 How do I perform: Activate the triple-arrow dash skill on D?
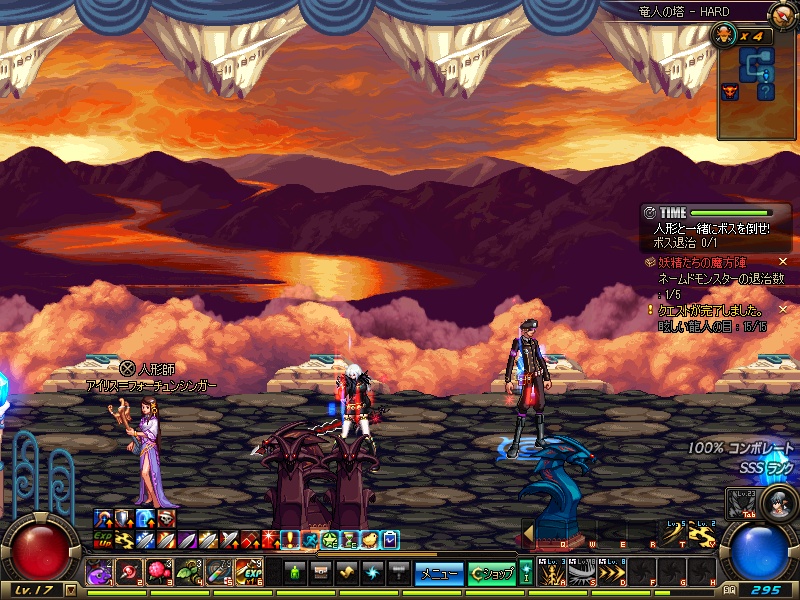[x=611, y=573]
